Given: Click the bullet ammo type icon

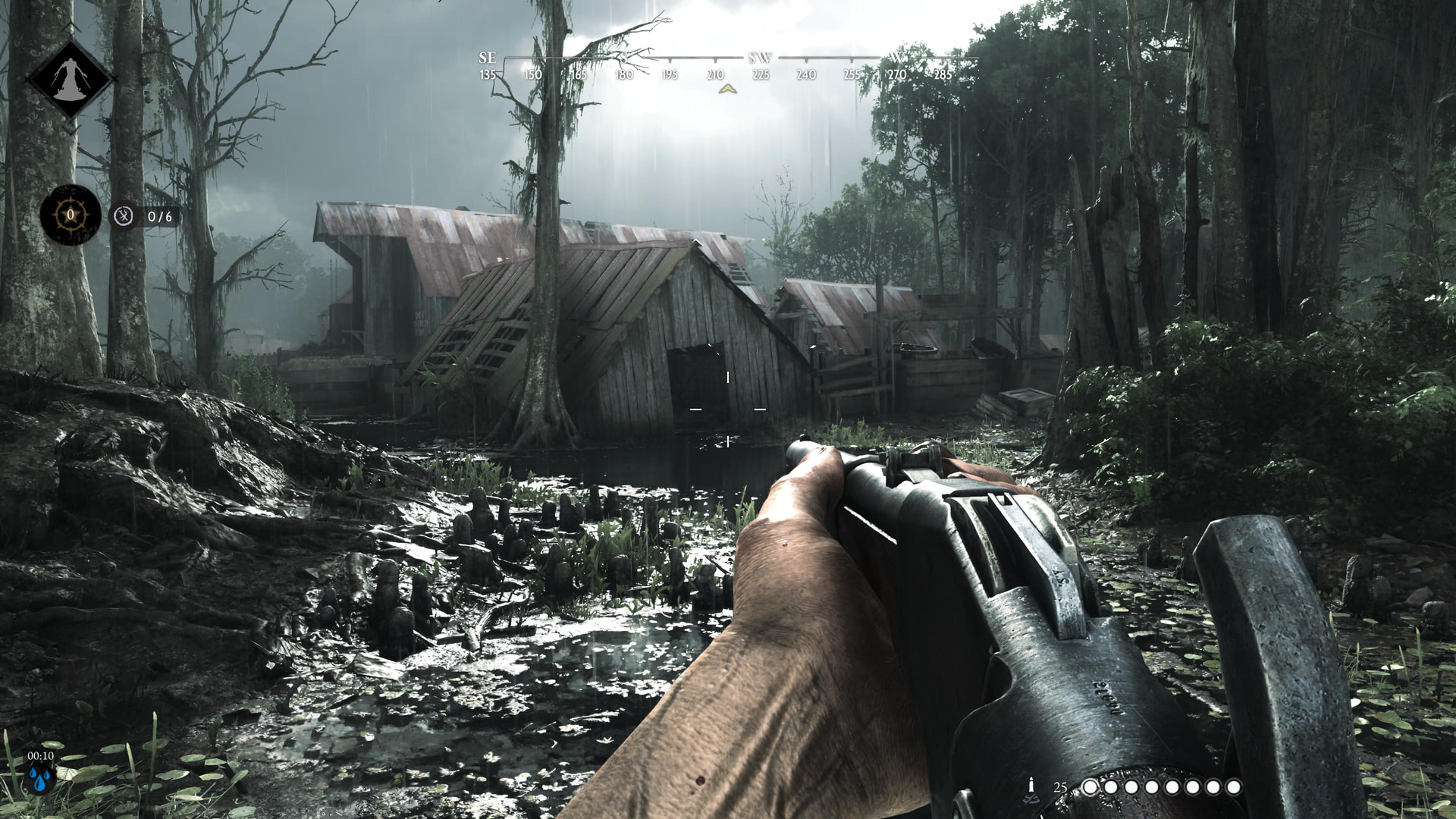Looking at the screenshot, I should point(1031,786).
